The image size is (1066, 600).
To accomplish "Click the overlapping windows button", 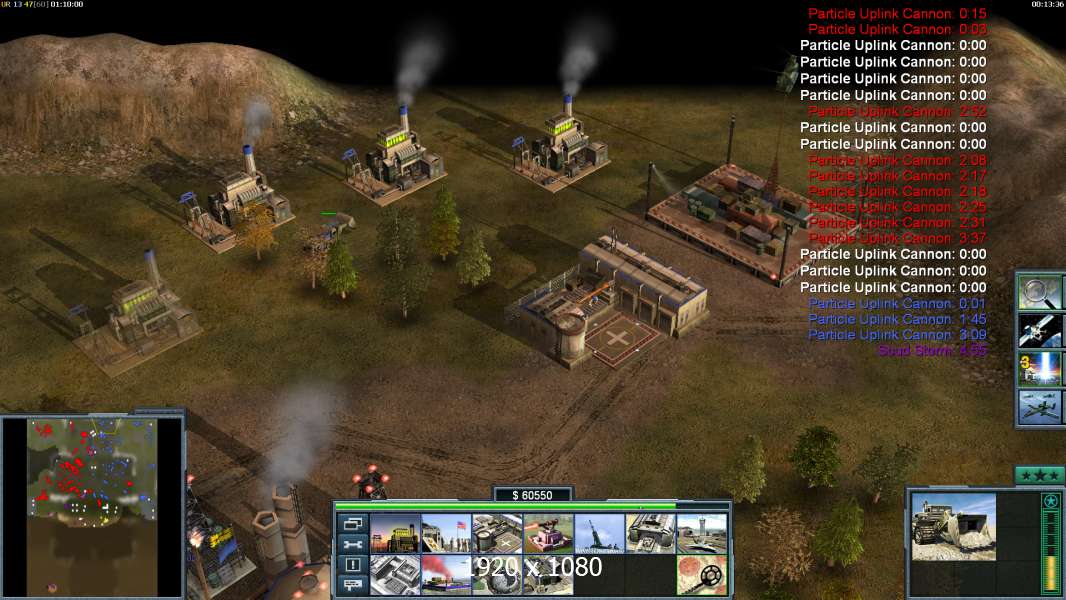I will tap(352, 523).
